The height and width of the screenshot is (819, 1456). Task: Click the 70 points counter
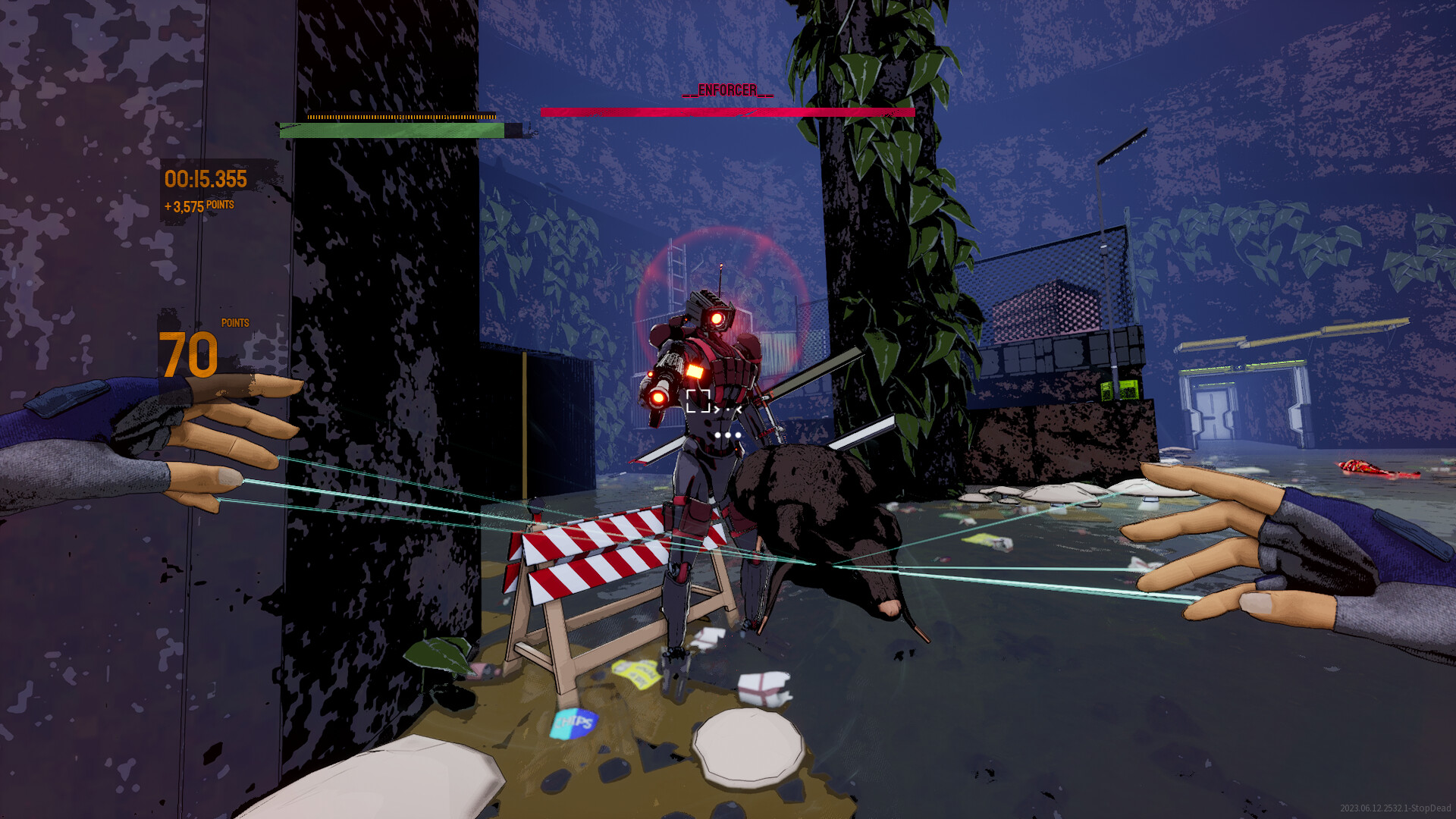click(187, 353)
